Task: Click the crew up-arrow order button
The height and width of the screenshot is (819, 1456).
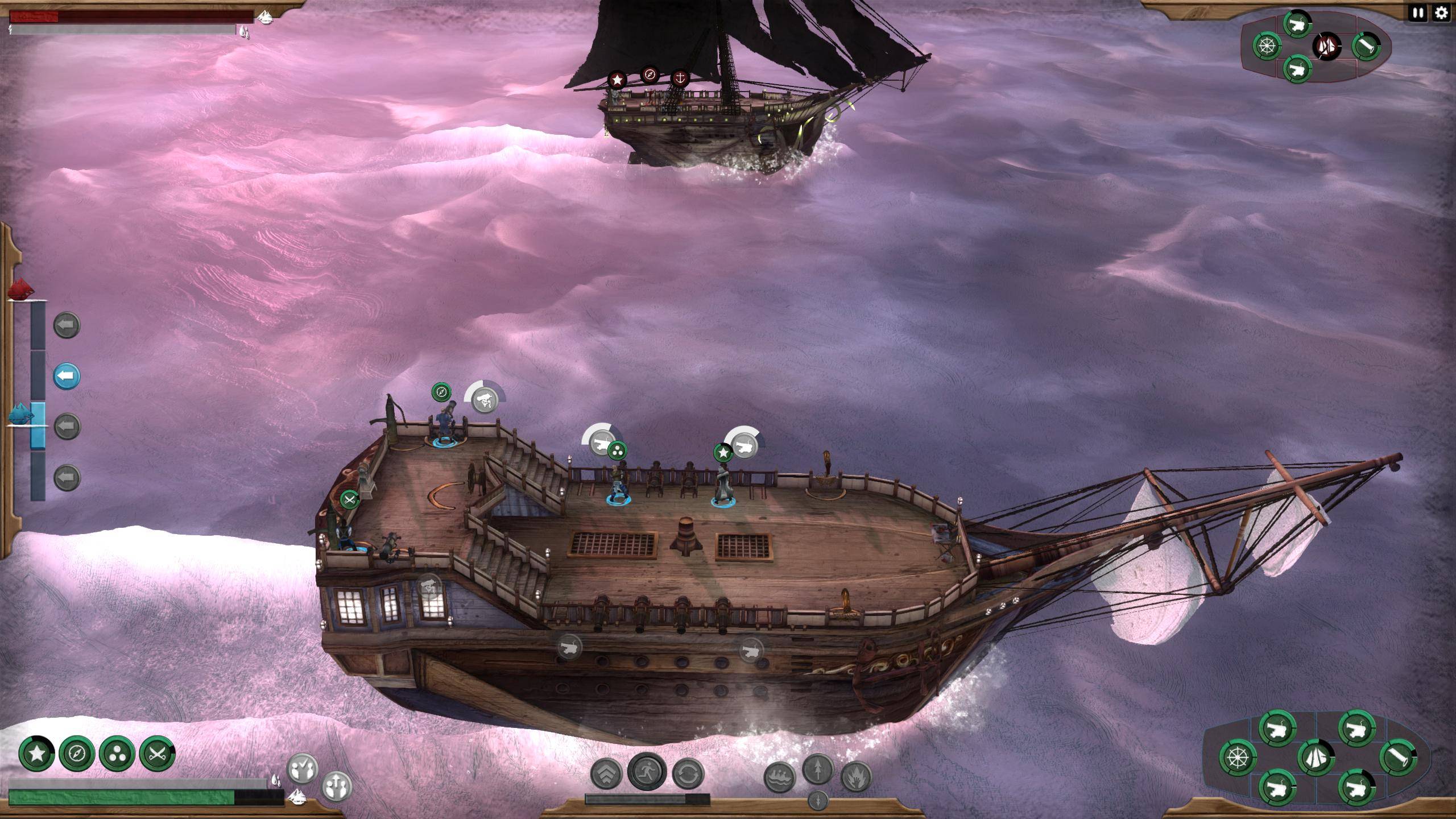Action: tap(336, 786)
